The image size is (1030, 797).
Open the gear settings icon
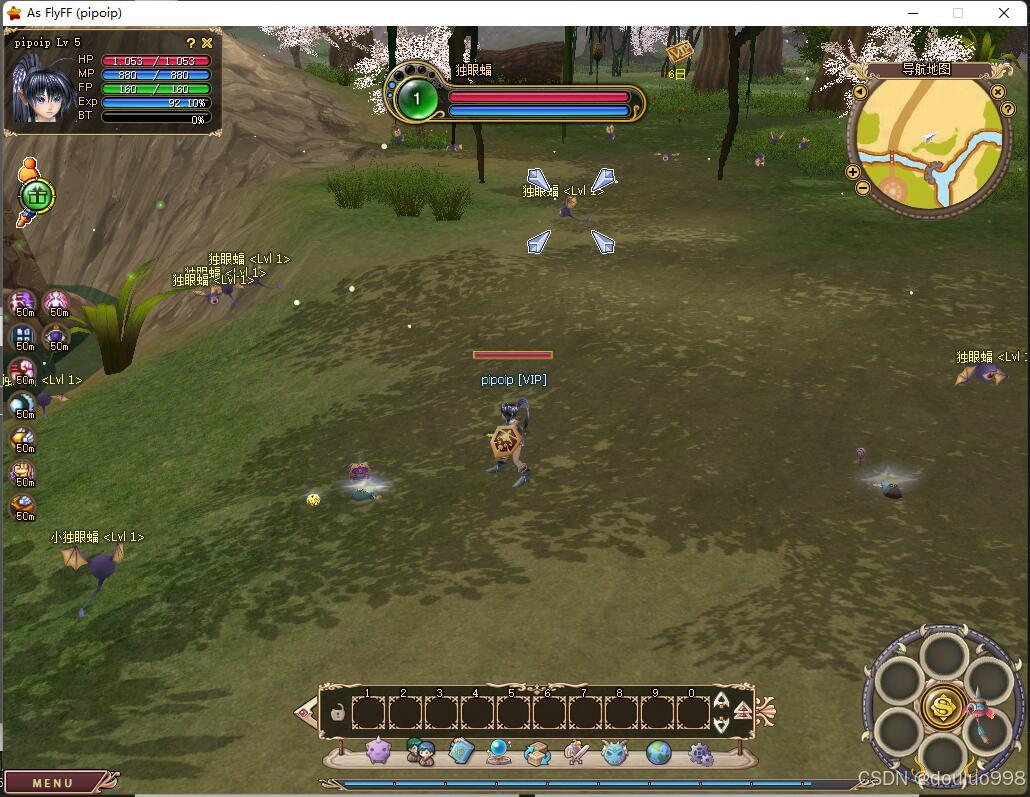pyautogui.click(x=701, y=754)
